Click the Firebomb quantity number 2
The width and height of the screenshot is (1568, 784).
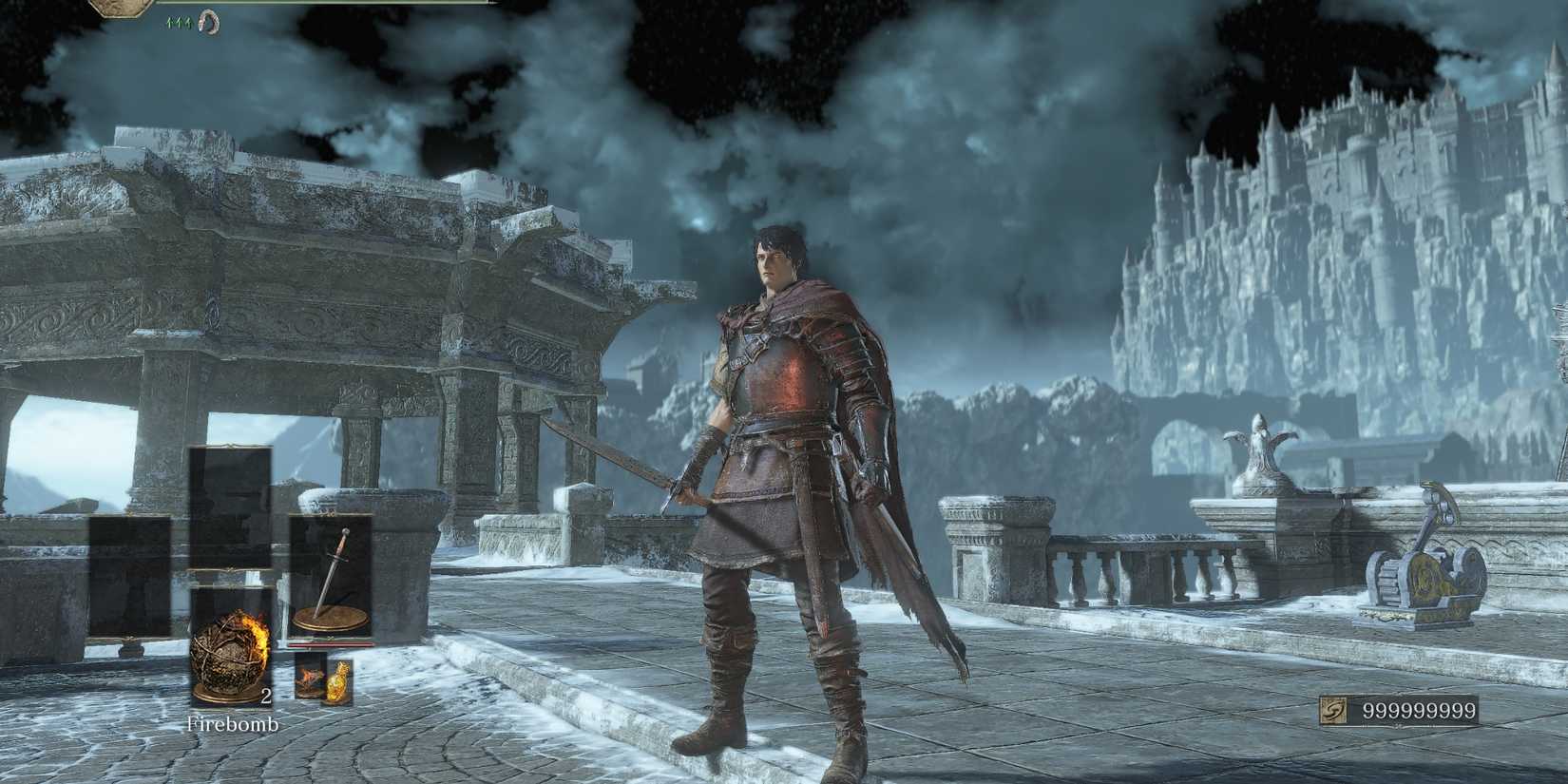pos(266,697)
